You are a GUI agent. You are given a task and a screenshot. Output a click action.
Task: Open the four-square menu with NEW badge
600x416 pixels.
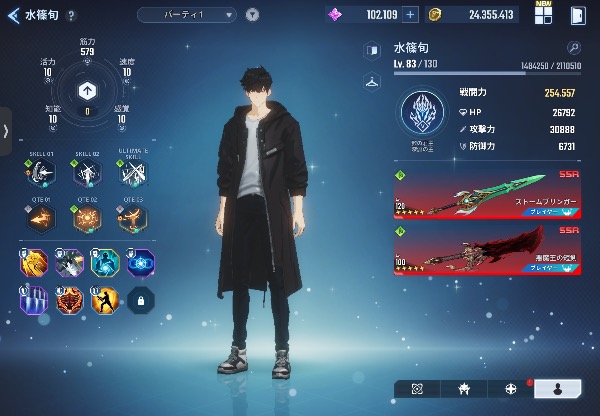tap(543, 15)
